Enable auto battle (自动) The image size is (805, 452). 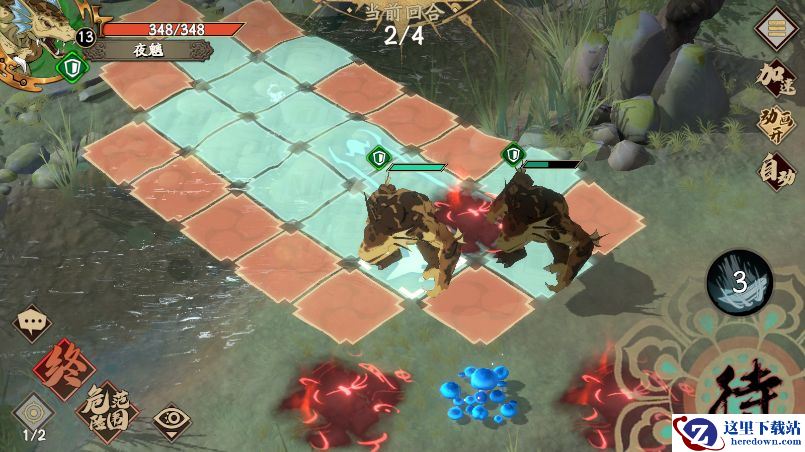777,171
